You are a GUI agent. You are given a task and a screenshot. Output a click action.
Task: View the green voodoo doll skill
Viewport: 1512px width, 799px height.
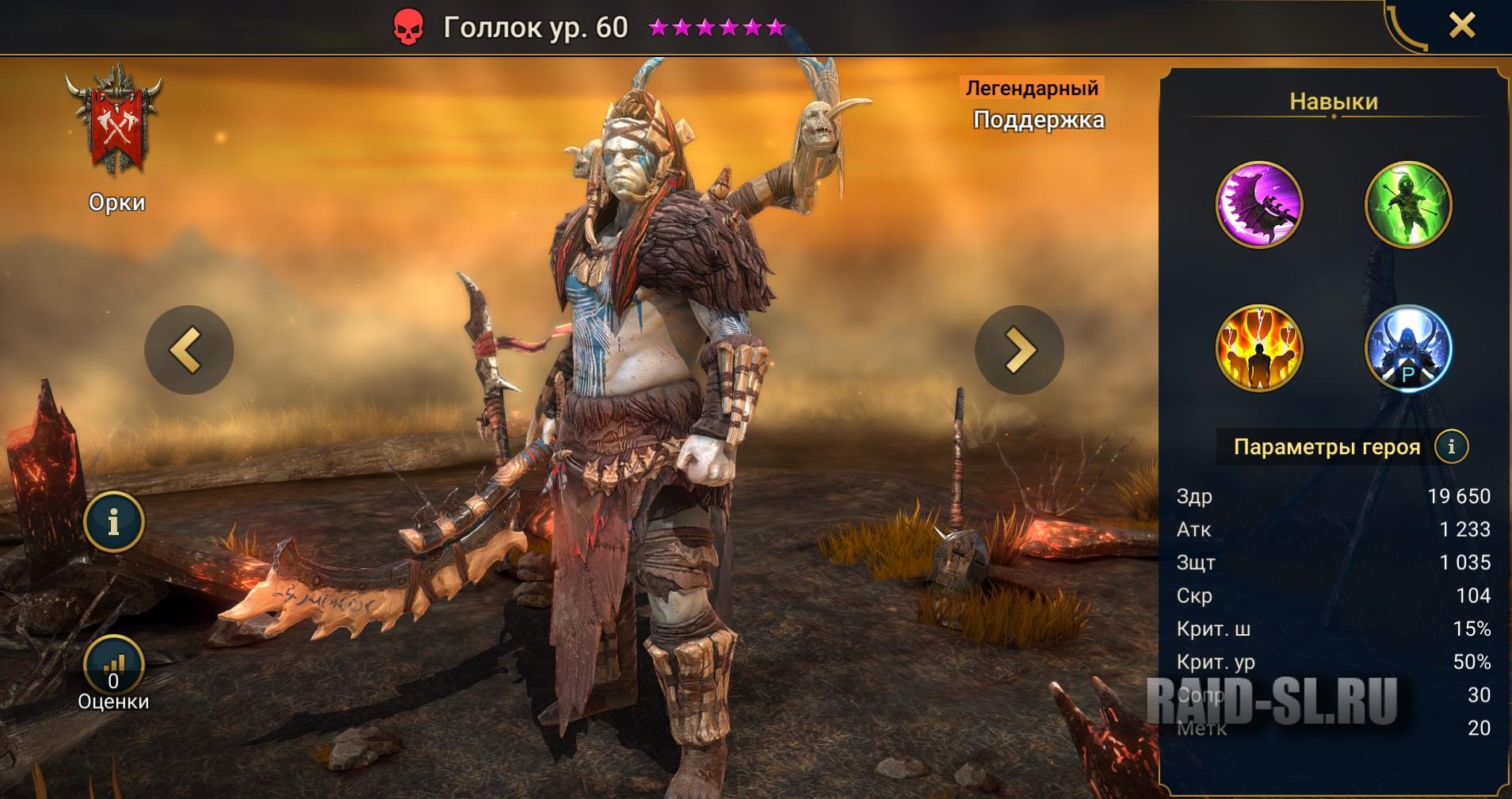pyautogui.click(x=1408, y=205)
